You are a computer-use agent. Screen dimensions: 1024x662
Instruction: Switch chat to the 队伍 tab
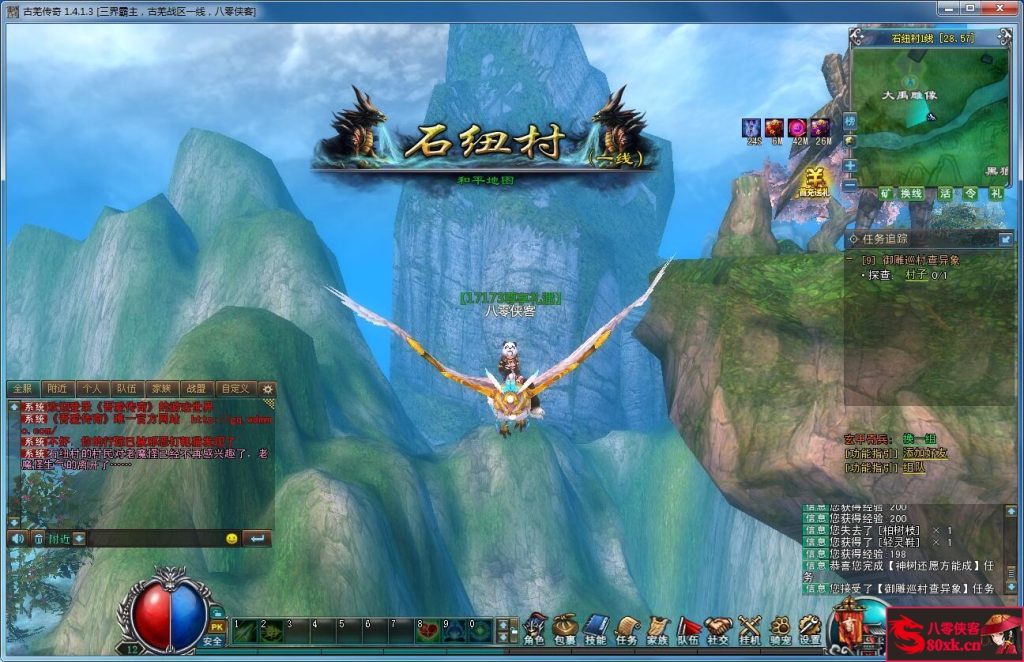pos(126,388)
